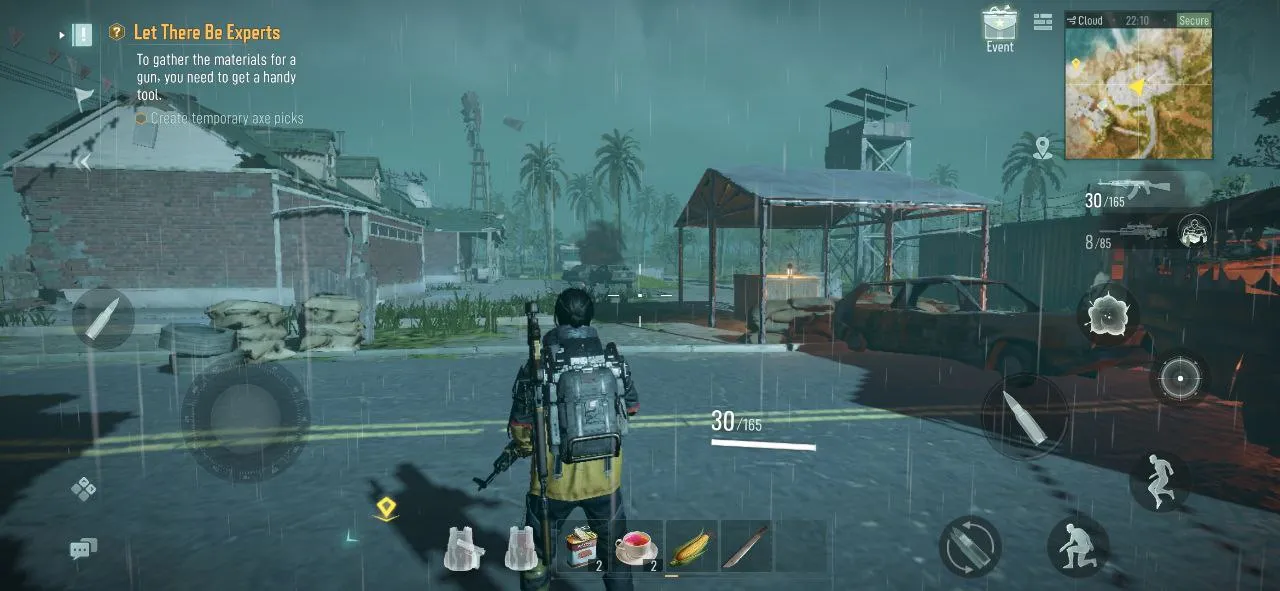Select the teacup hotbar slot

pos(637,546)
